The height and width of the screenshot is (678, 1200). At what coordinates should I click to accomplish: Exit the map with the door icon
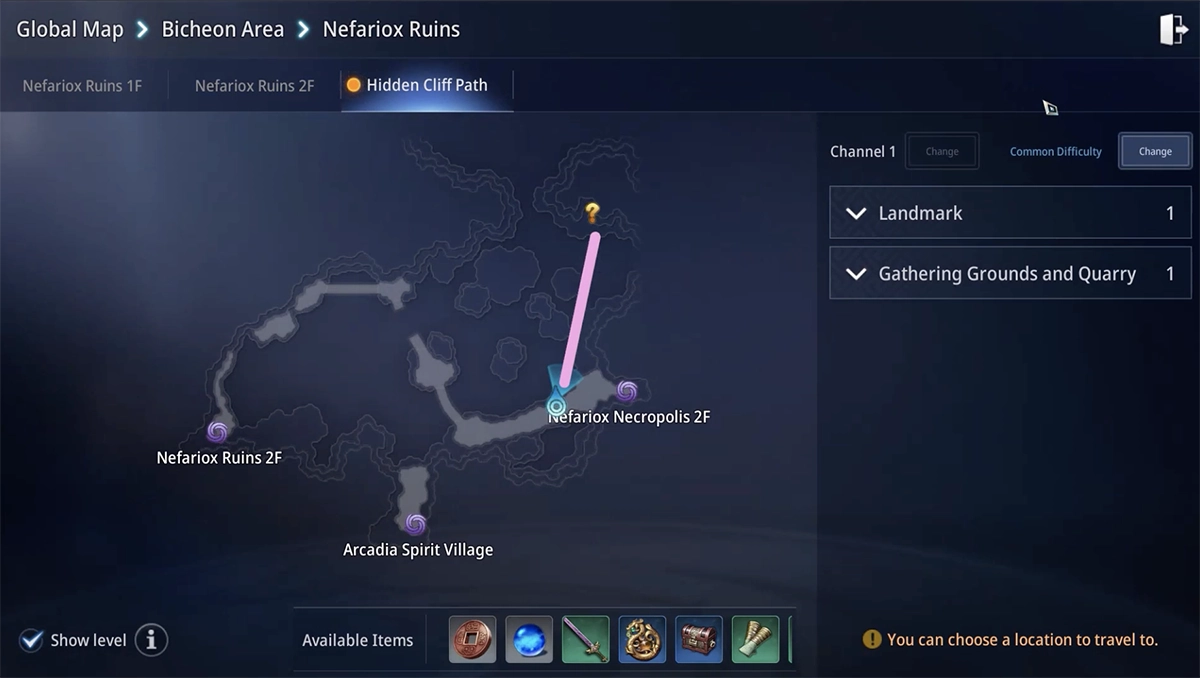1173,30
